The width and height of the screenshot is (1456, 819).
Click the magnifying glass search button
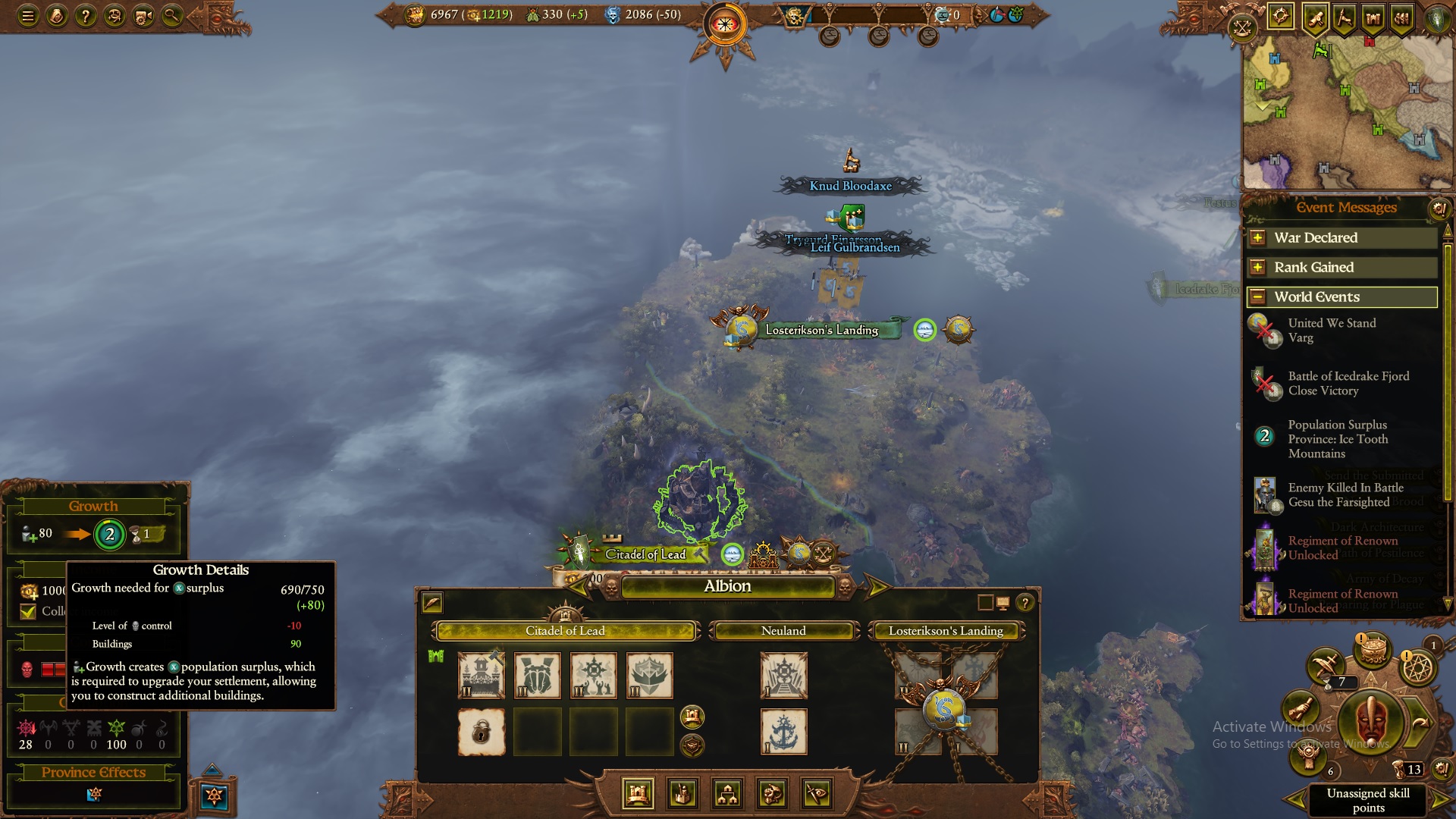(x=172, y=15)
